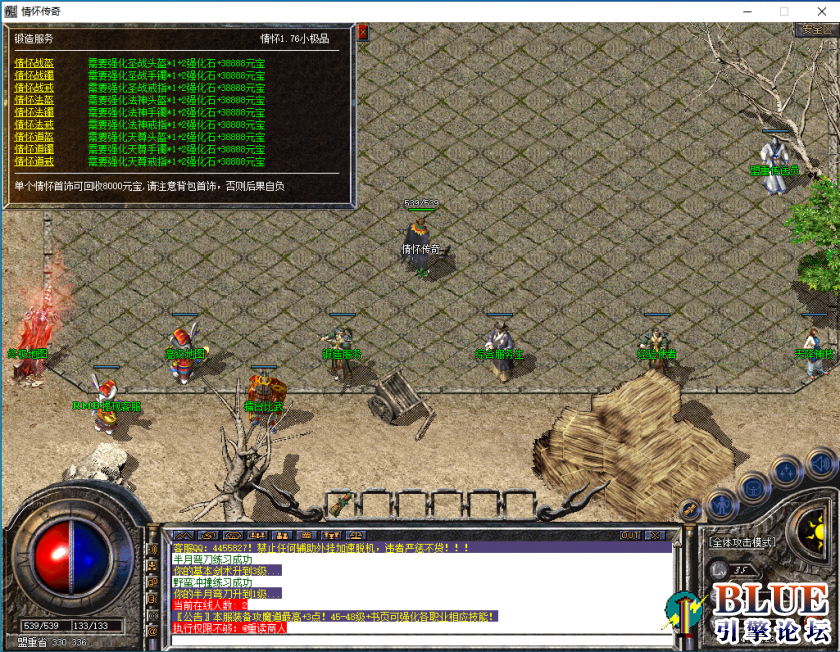Close the 锻造服务 dialog with the red X
The image size is (840, 652).
click(x=363, y=32)
